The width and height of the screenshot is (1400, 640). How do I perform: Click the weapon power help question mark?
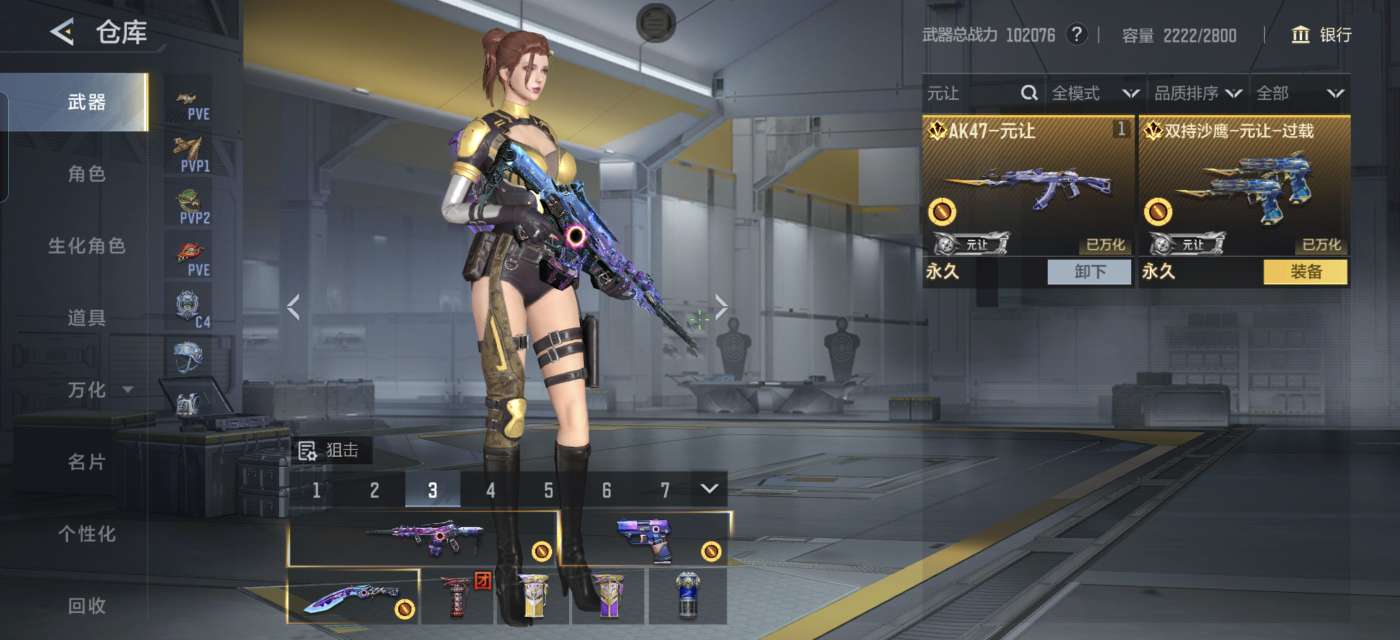click(x=1076, y=35)
